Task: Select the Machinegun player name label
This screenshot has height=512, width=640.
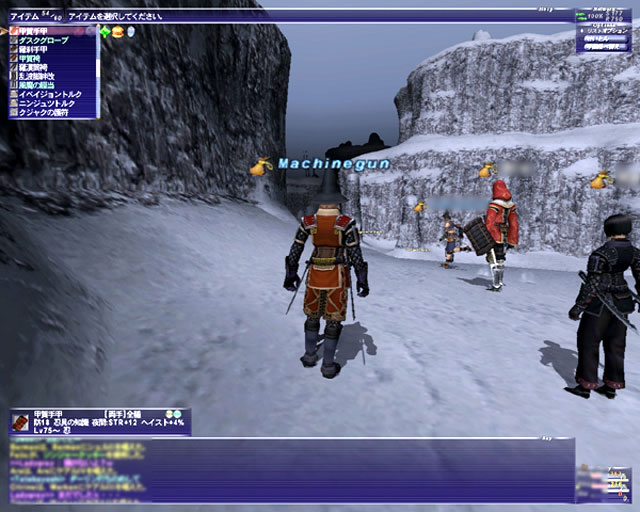Action: tap(320, 163)
